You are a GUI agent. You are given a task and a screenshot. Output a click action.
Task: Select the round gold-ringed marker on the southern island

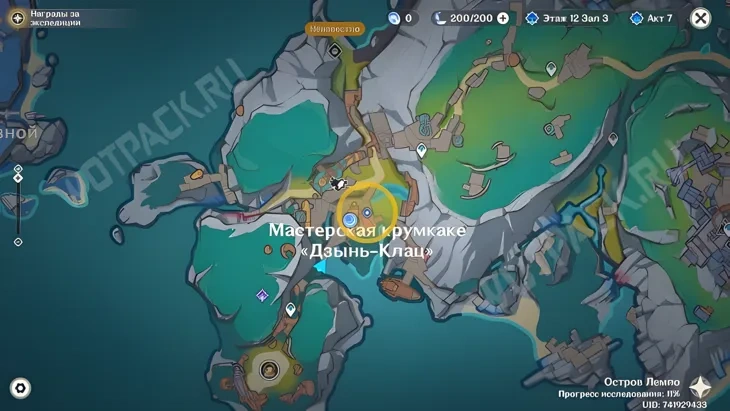click(x=268, y=369)
